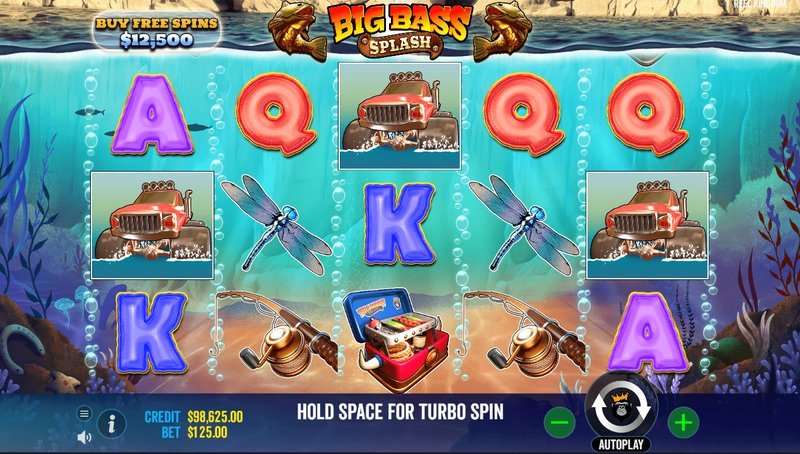Open the hamburger menu
Viewport: 800px width, 454px height.
(84, 413)
